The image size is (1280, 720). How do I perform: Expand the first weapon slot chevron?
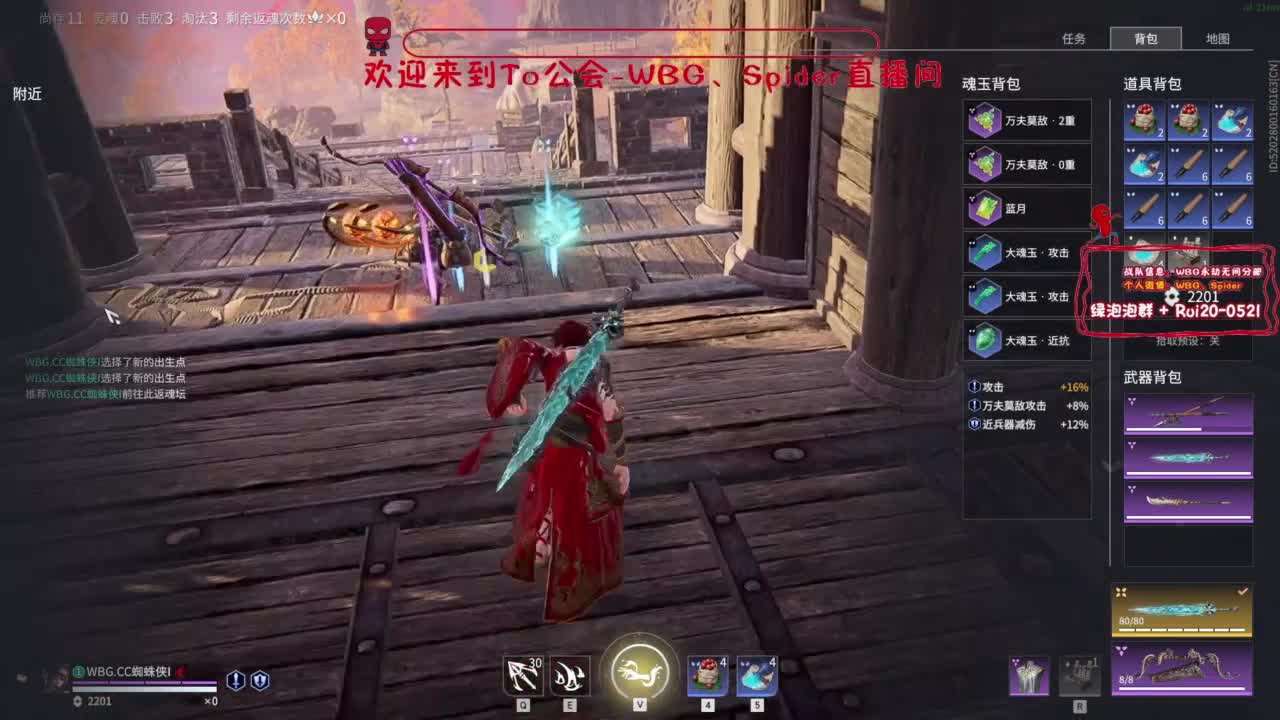(x=1132, y=400)
